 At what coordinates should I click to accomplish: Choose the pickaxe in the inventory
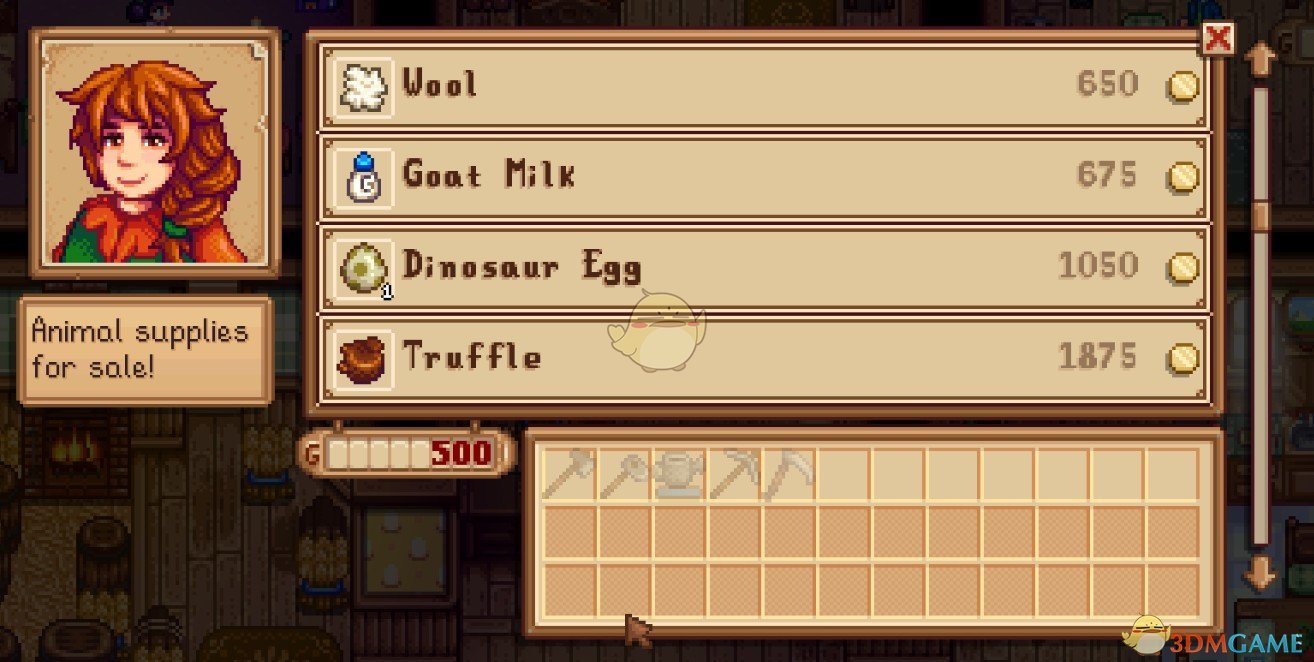[x=734, y=473]
